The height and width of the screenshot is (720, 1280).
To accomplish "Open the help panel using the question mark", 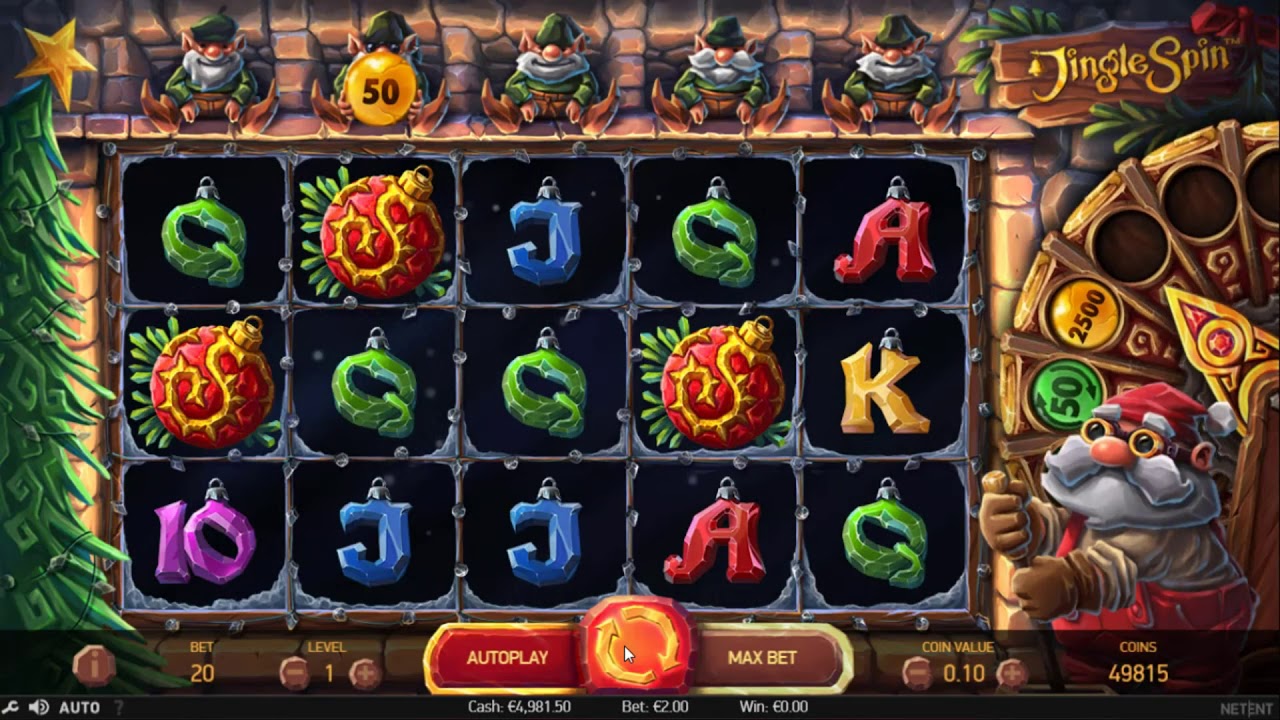I will tap(120, 705).
